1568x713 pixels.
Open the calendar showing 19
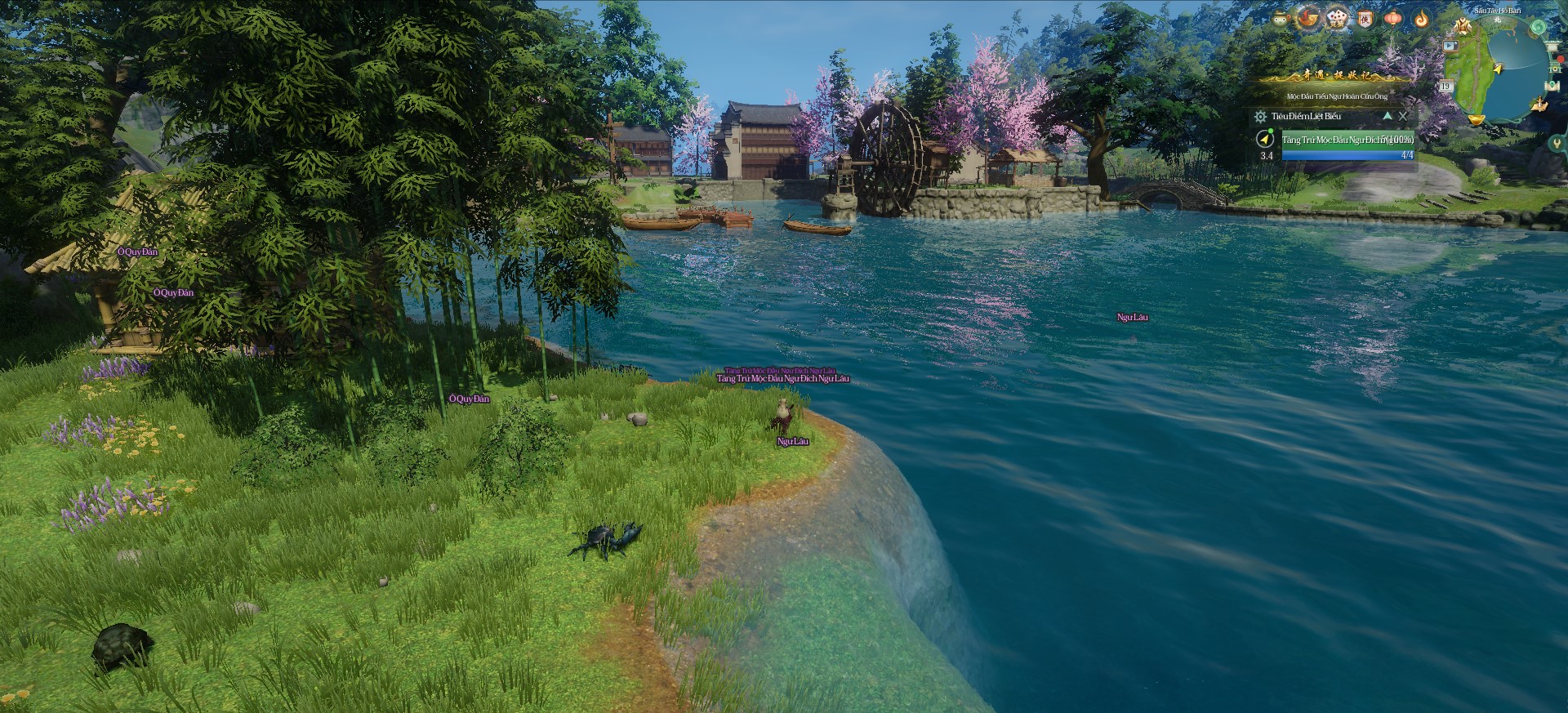1445,86
